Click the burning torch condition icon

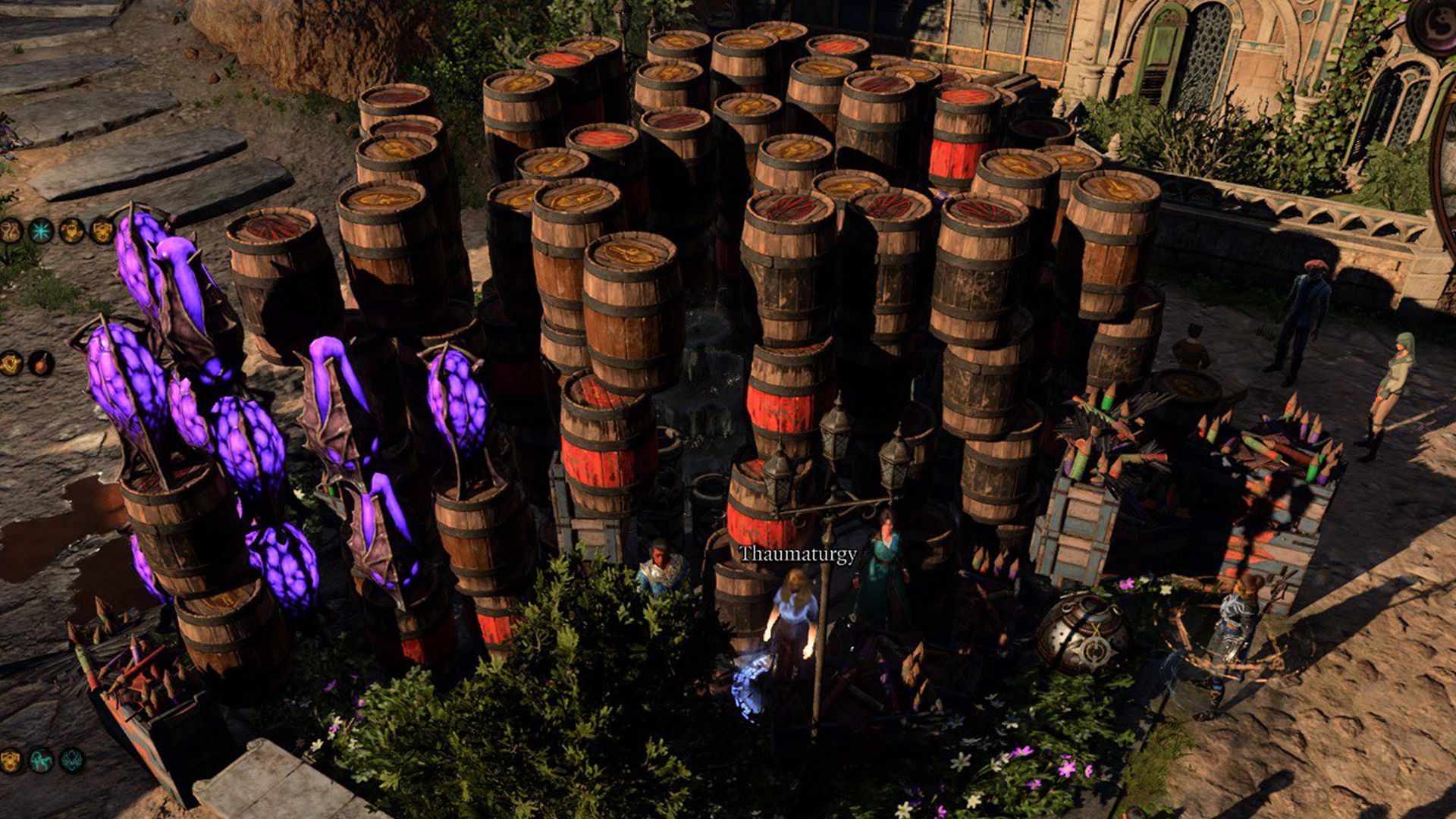(38, 364)
